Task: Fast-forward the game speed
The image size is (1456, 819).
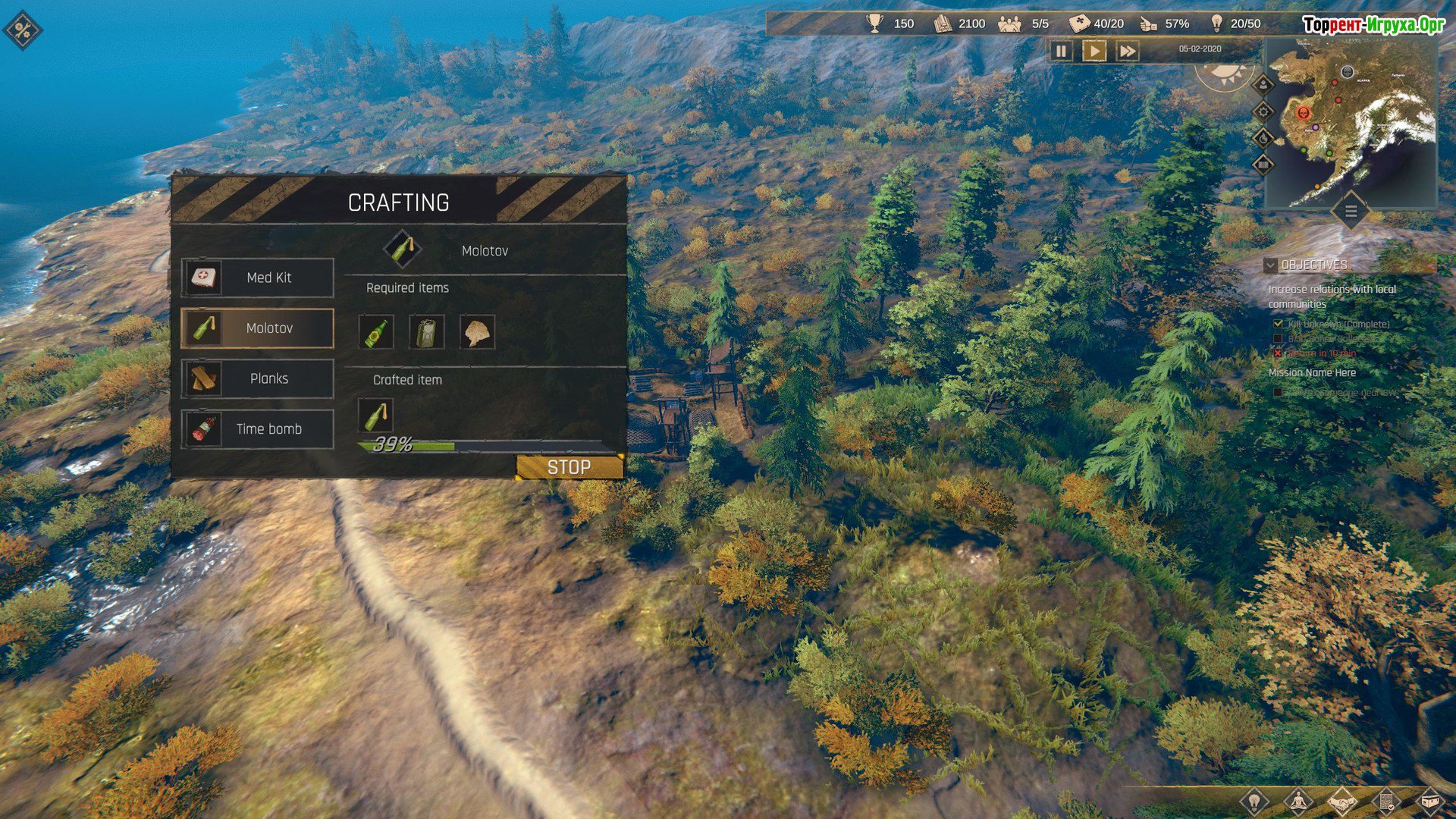Action: 1128,51
